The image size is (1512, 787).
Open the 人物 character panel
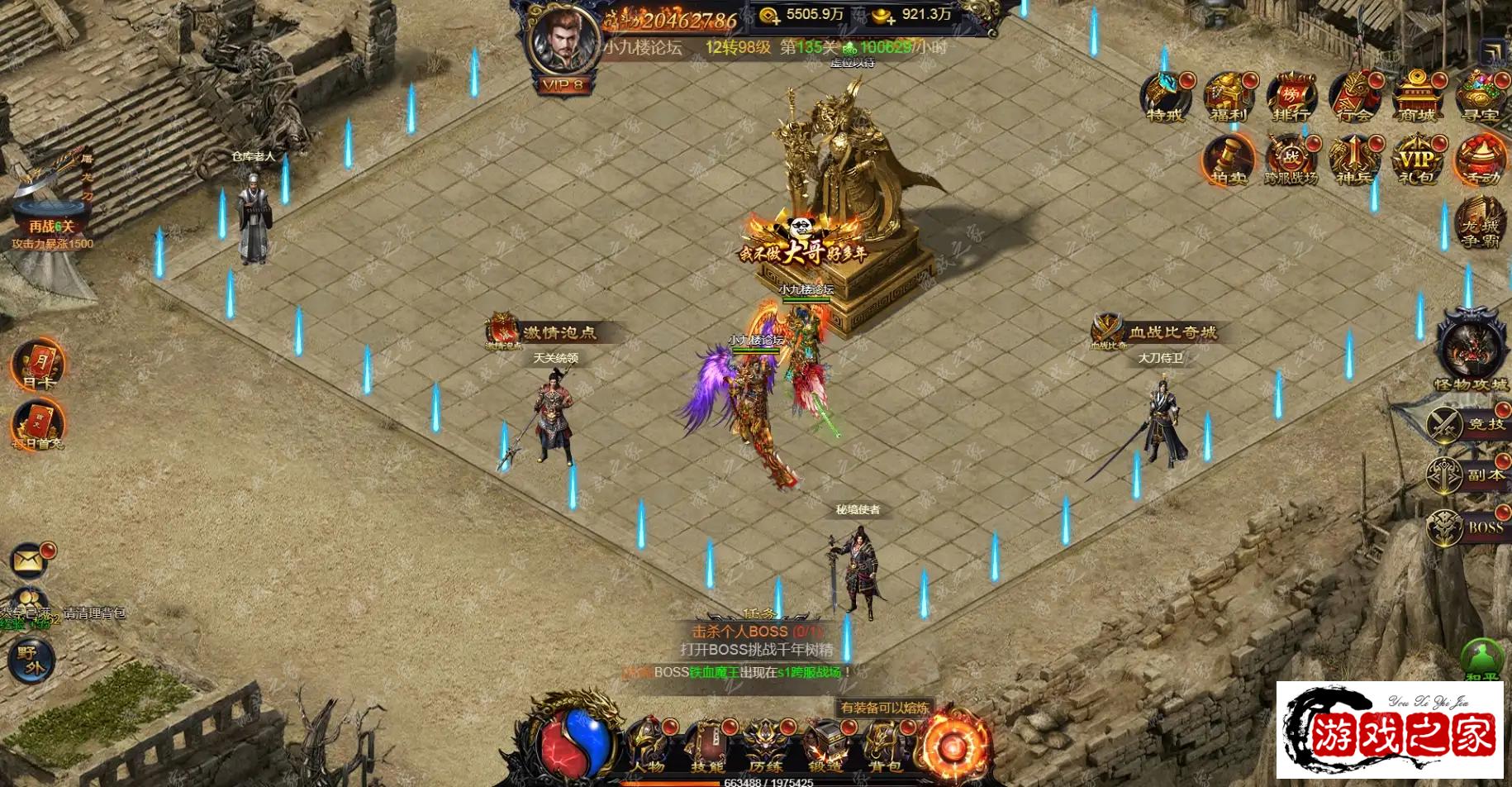(x=647, y=745)
